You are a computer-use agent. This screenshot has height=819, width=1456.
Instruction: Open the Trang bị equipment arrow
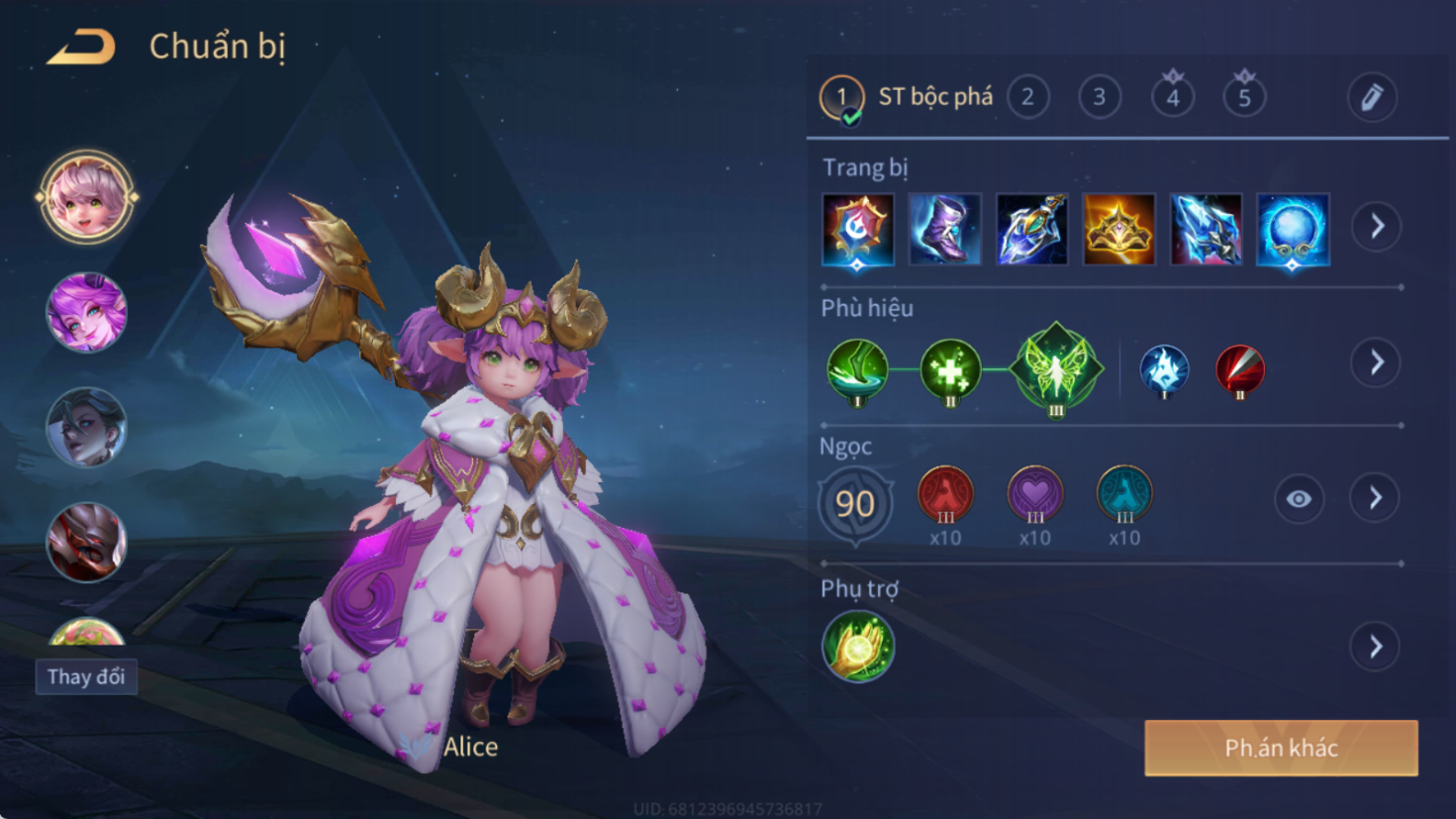1377,227
